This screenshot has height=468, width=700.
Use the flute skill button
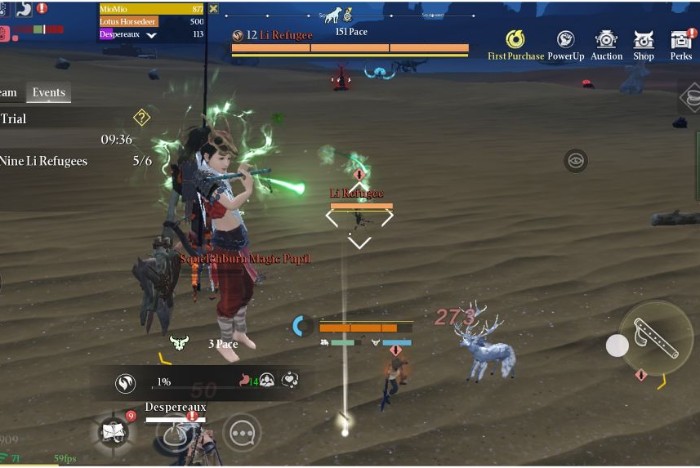(655, 338)
